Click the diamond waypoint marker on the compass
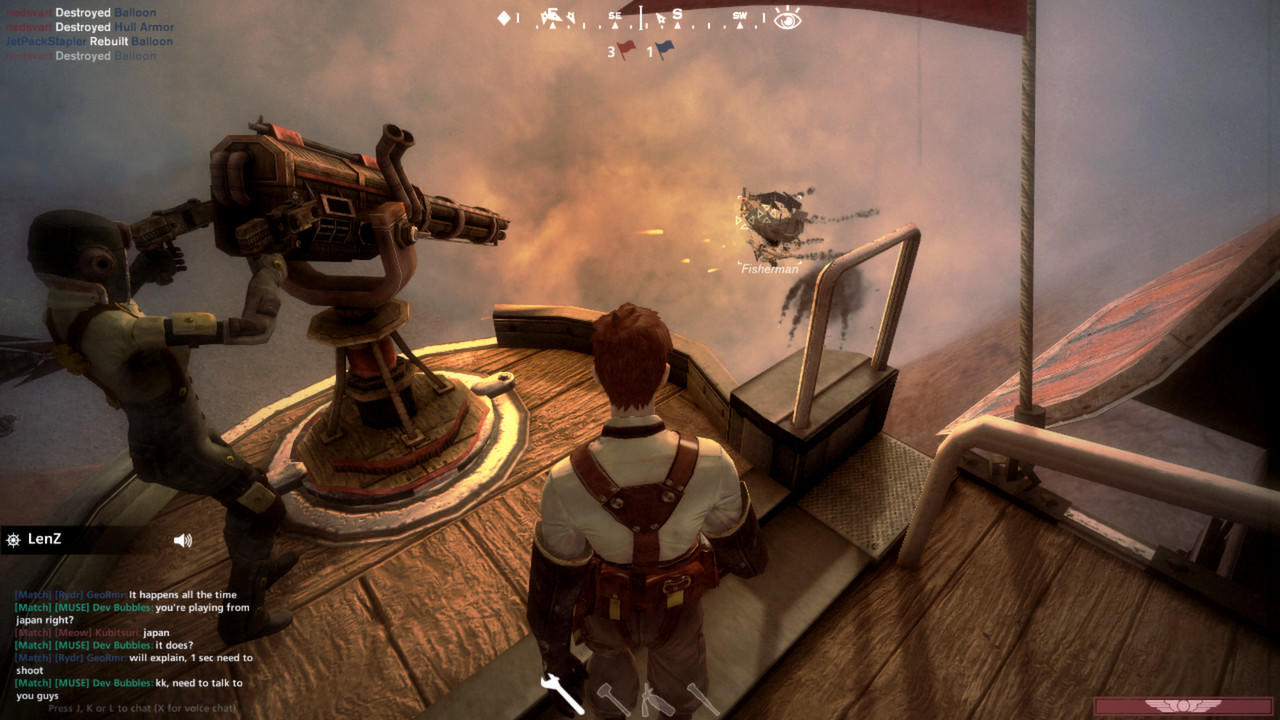Viewport: 1280px width, 720px height. tap(504, 18)
